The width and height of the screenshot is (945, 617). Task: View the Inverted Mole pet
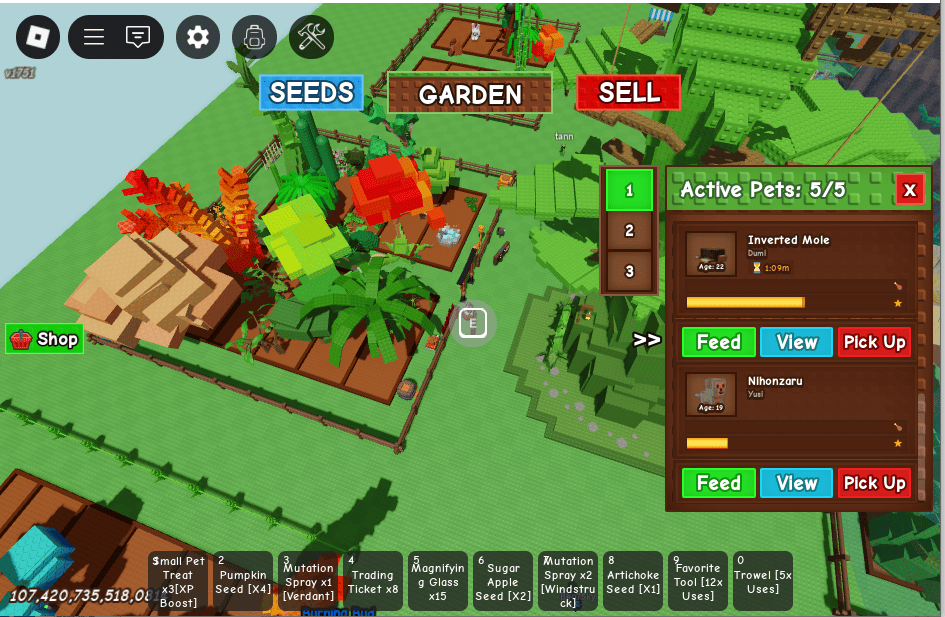pos(796,342)
